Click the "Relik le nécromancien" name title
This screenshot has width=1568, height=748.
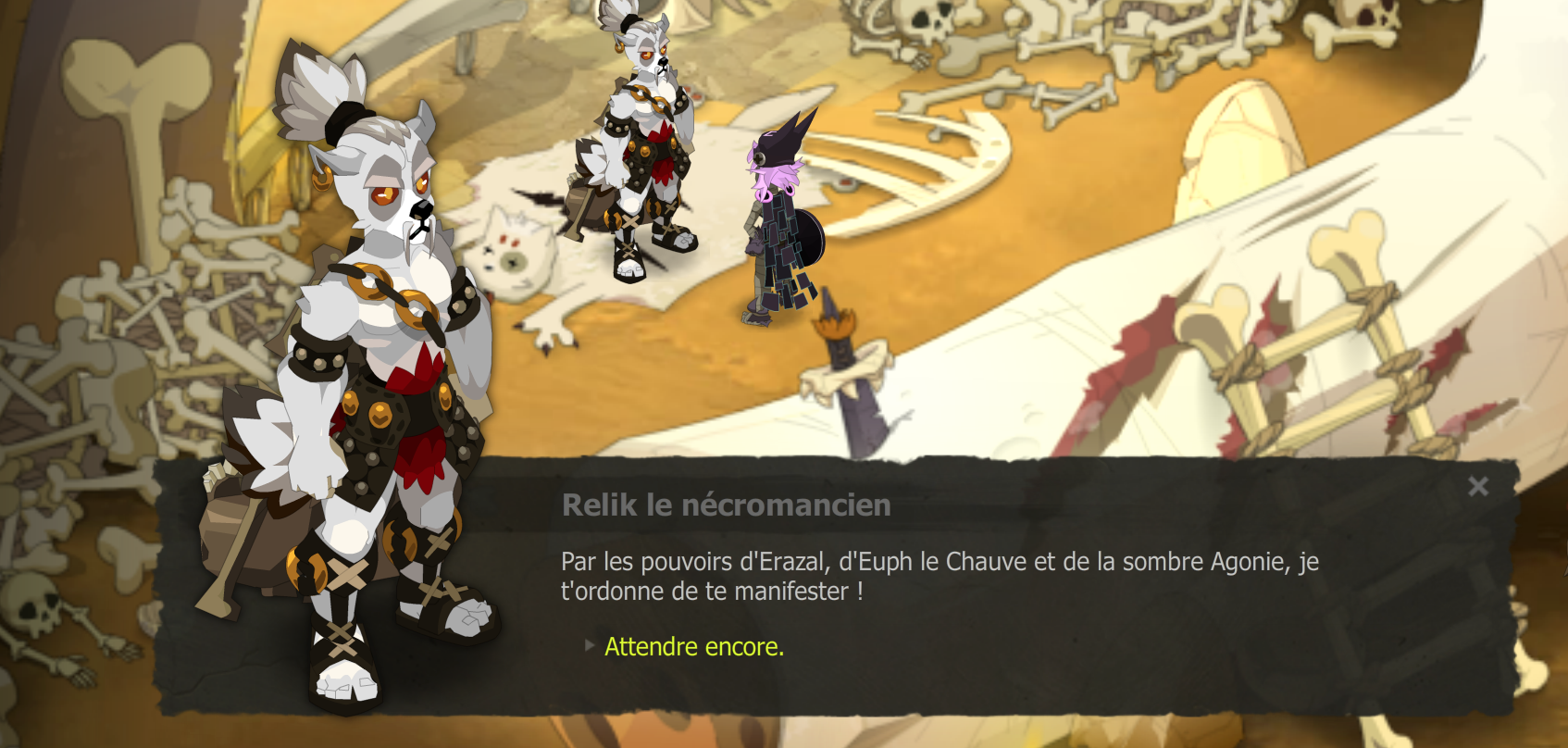coord(728,505)
